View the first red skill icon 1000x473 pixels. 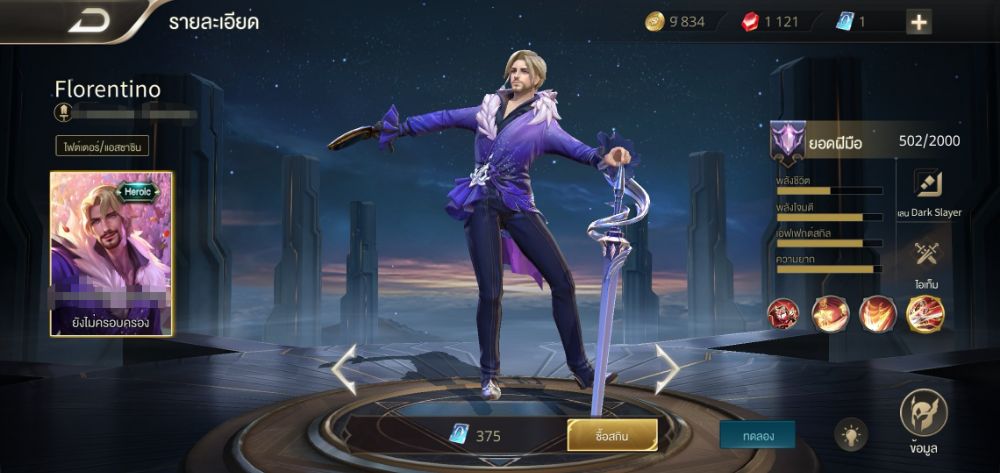click(782, 314)
